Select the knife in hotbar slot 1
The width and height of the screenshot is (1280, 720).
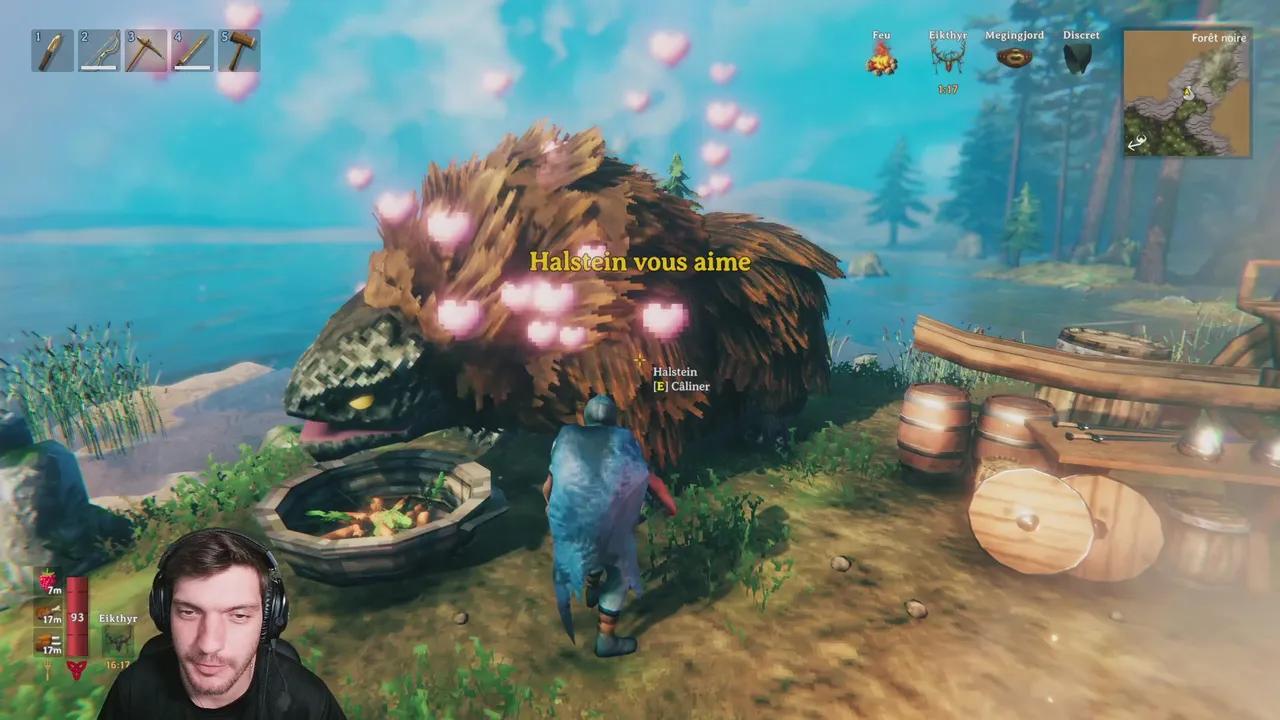click(52, 51)
